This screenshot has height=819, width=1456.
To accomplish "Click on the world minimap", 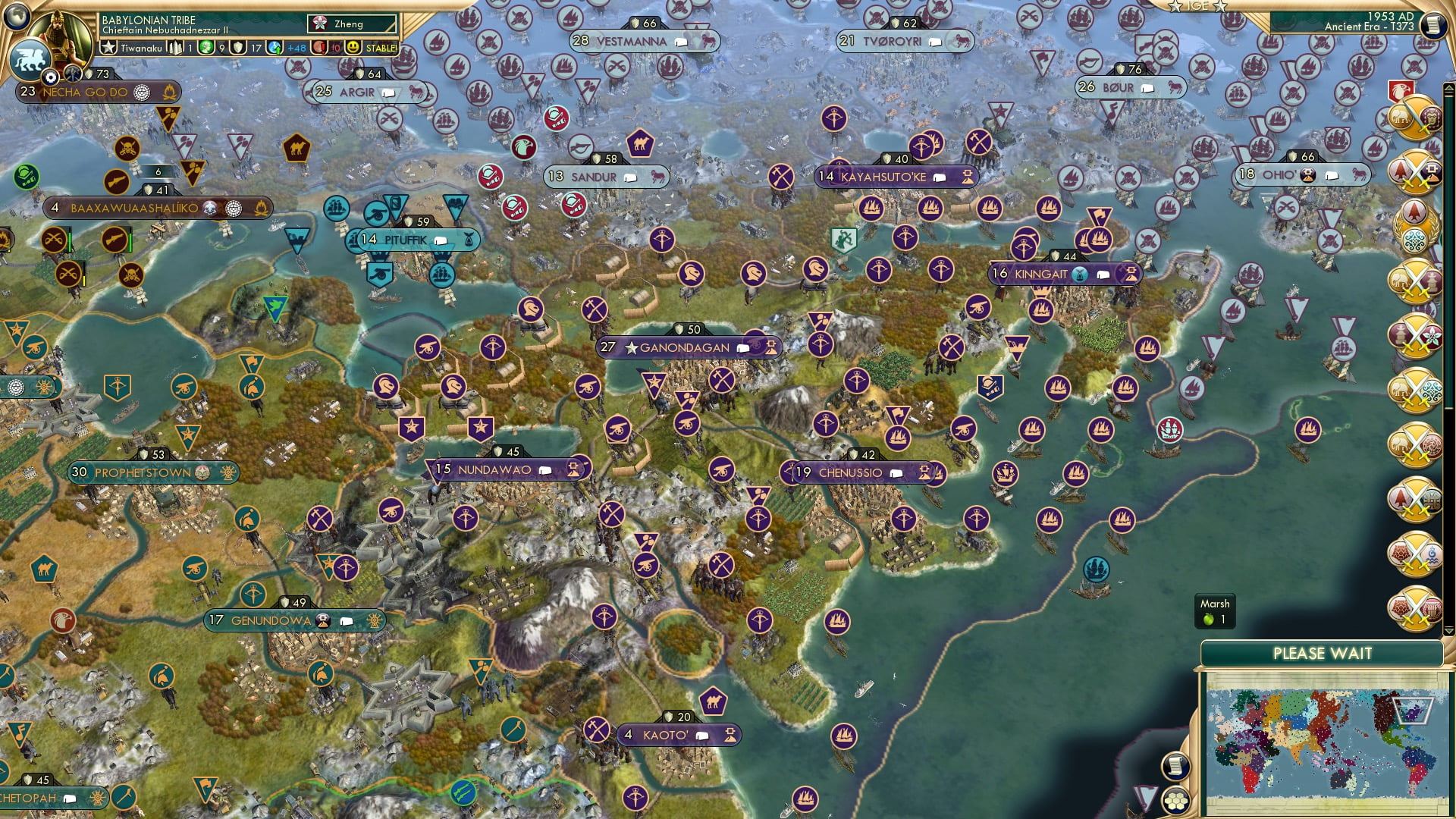I will pos(1323,742).
